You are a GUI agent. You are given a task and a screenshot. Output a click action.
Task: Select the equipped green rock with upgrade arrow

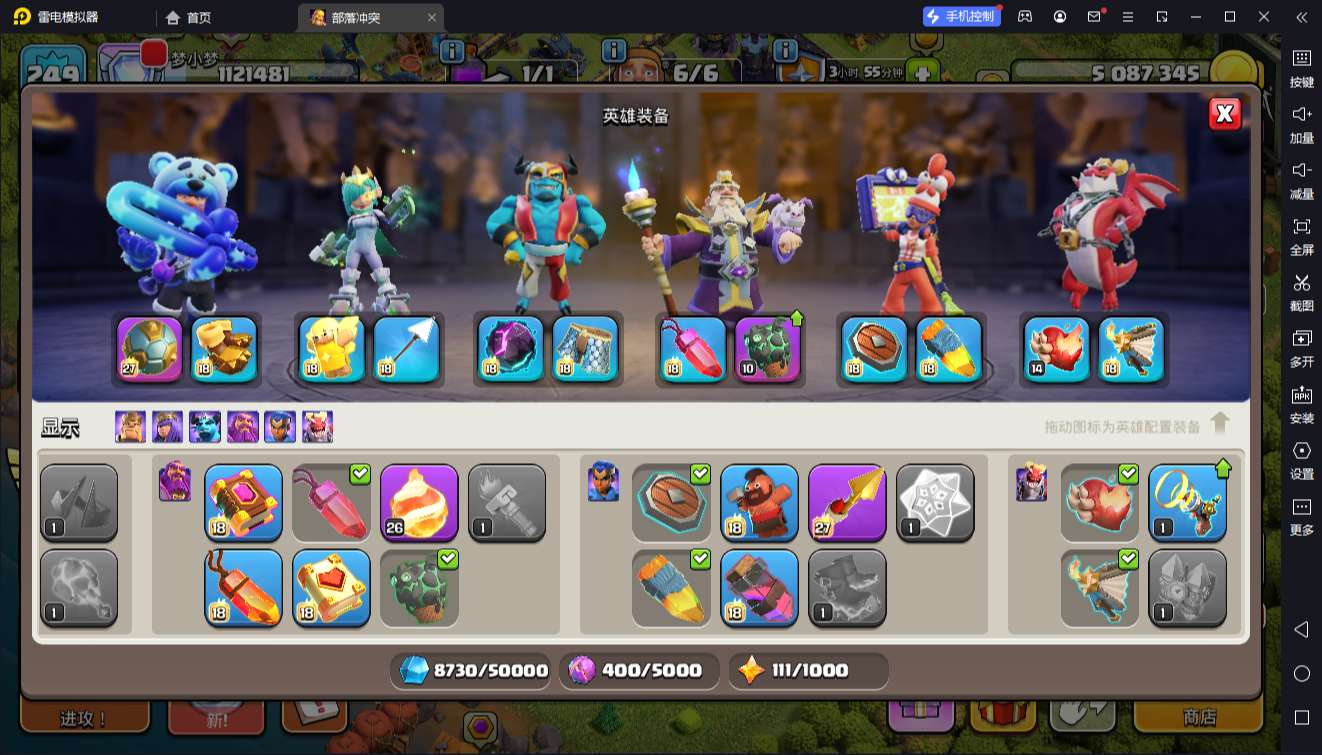pyautogui.click(x=768, y=349)
